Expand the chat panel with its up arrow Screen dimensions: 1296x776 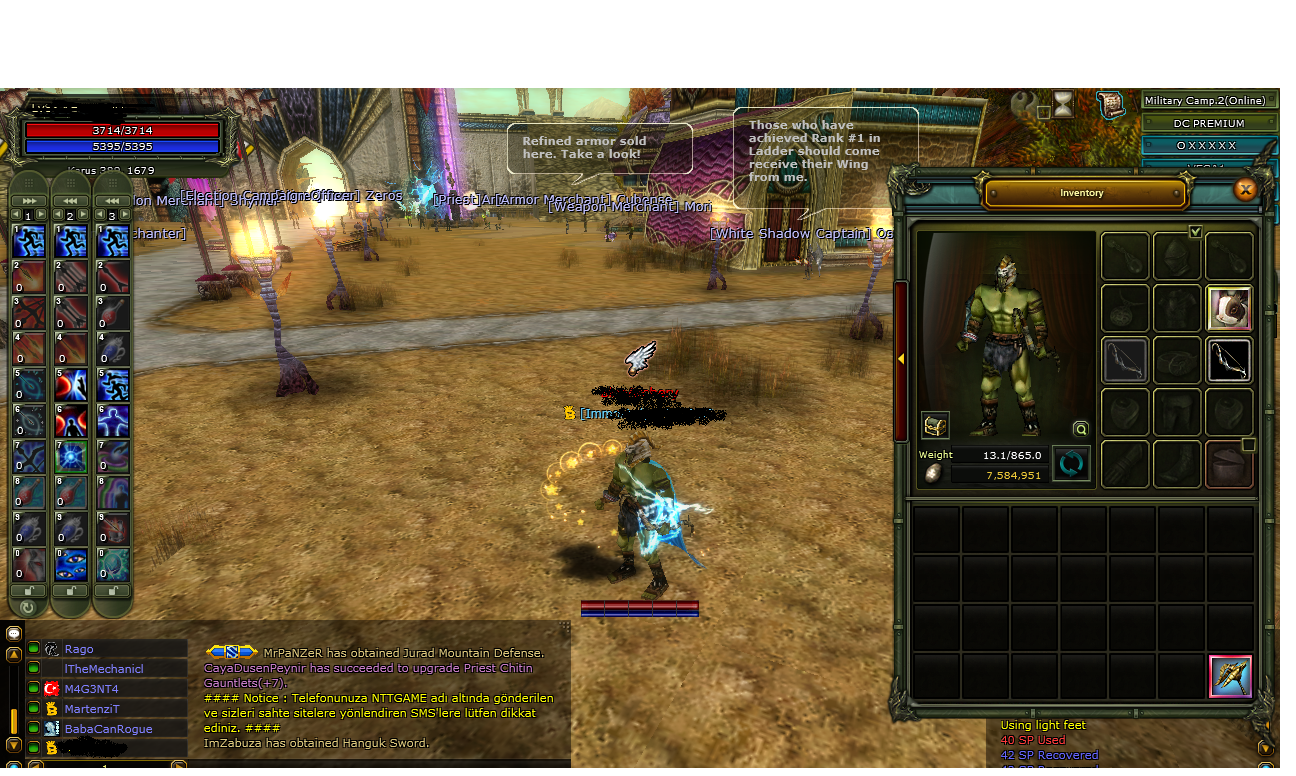click(12, 655)
